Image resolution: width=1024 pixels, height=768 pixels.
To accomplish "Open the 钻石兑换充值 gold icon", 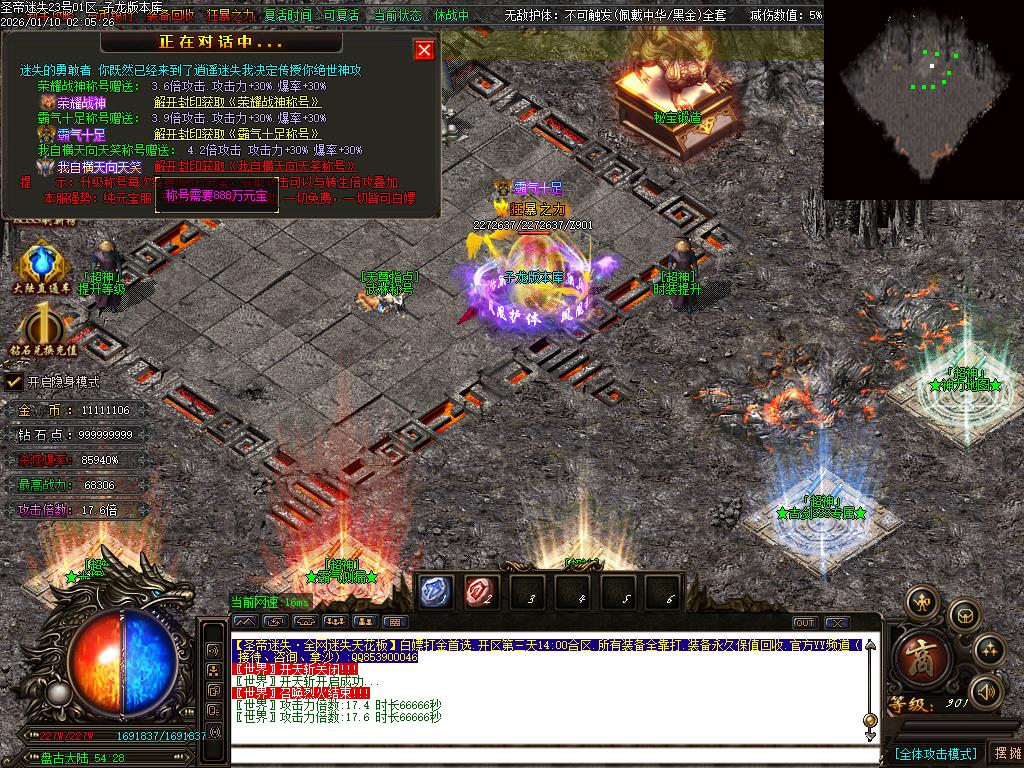I will point(42,328).
